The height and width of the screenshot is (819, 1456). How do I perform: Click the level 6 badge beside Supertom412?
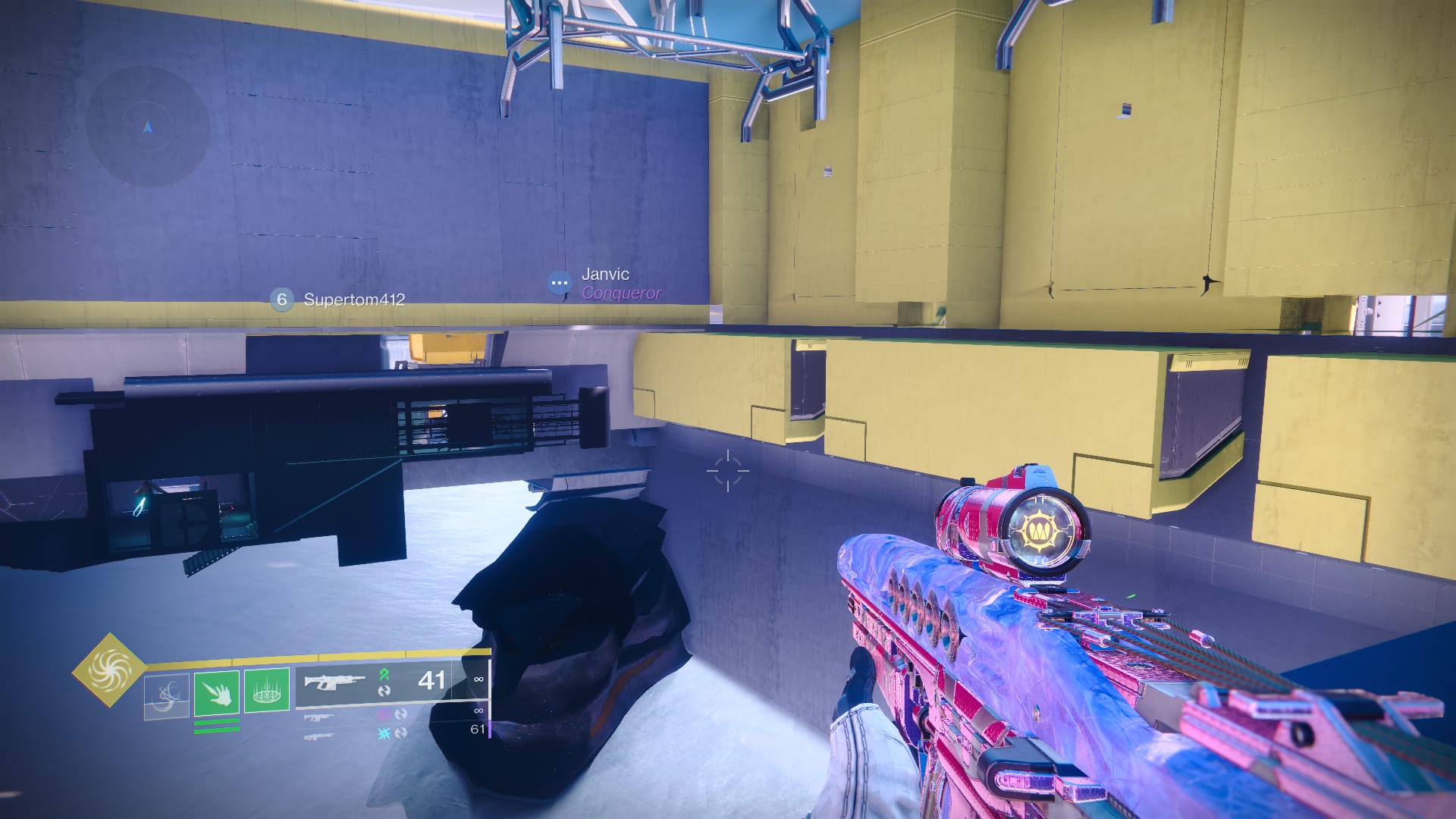pyautogui.click(x=281, y=300)
